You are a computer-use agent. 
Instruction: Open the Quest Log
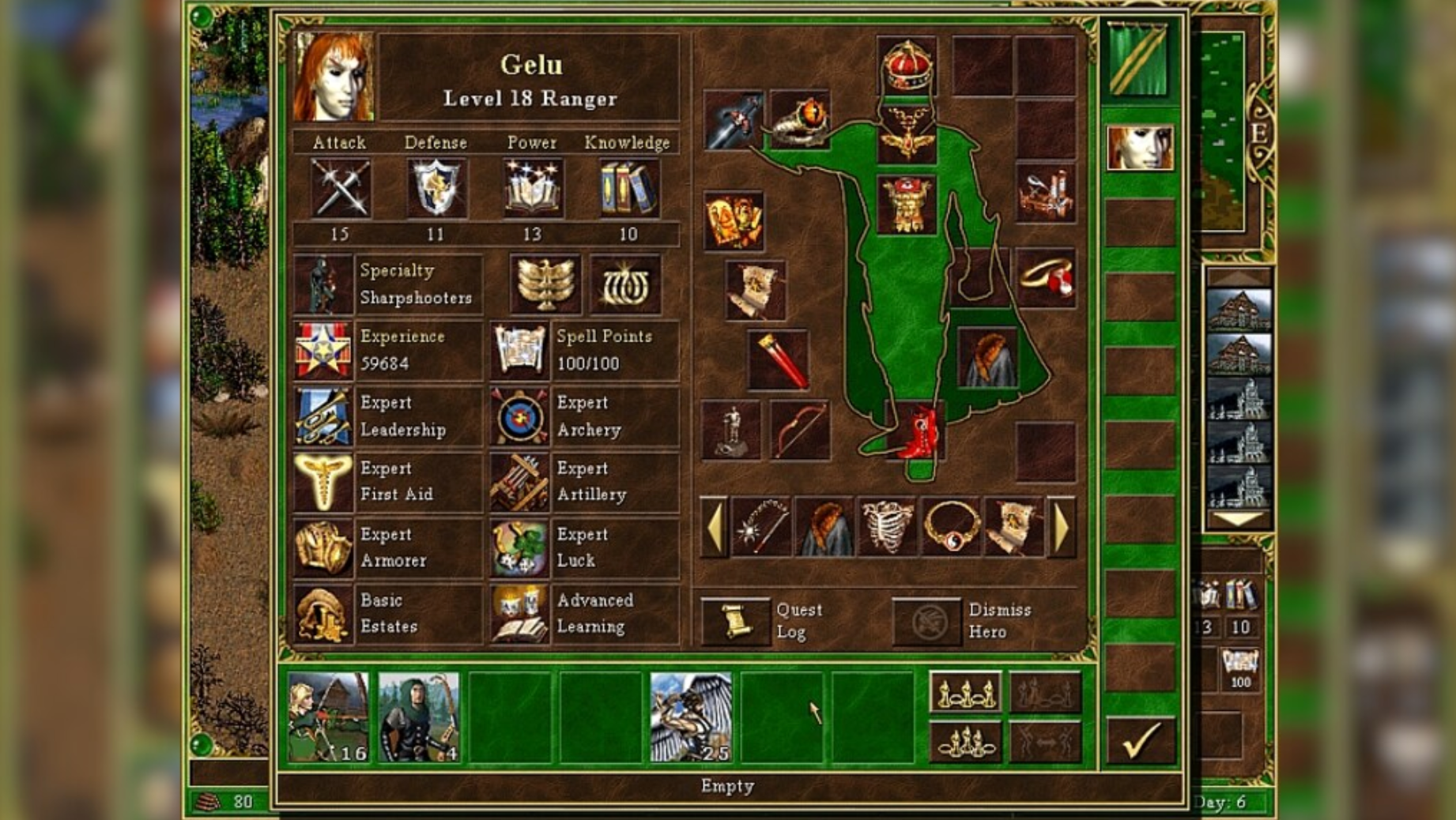(x=734, y=620)
